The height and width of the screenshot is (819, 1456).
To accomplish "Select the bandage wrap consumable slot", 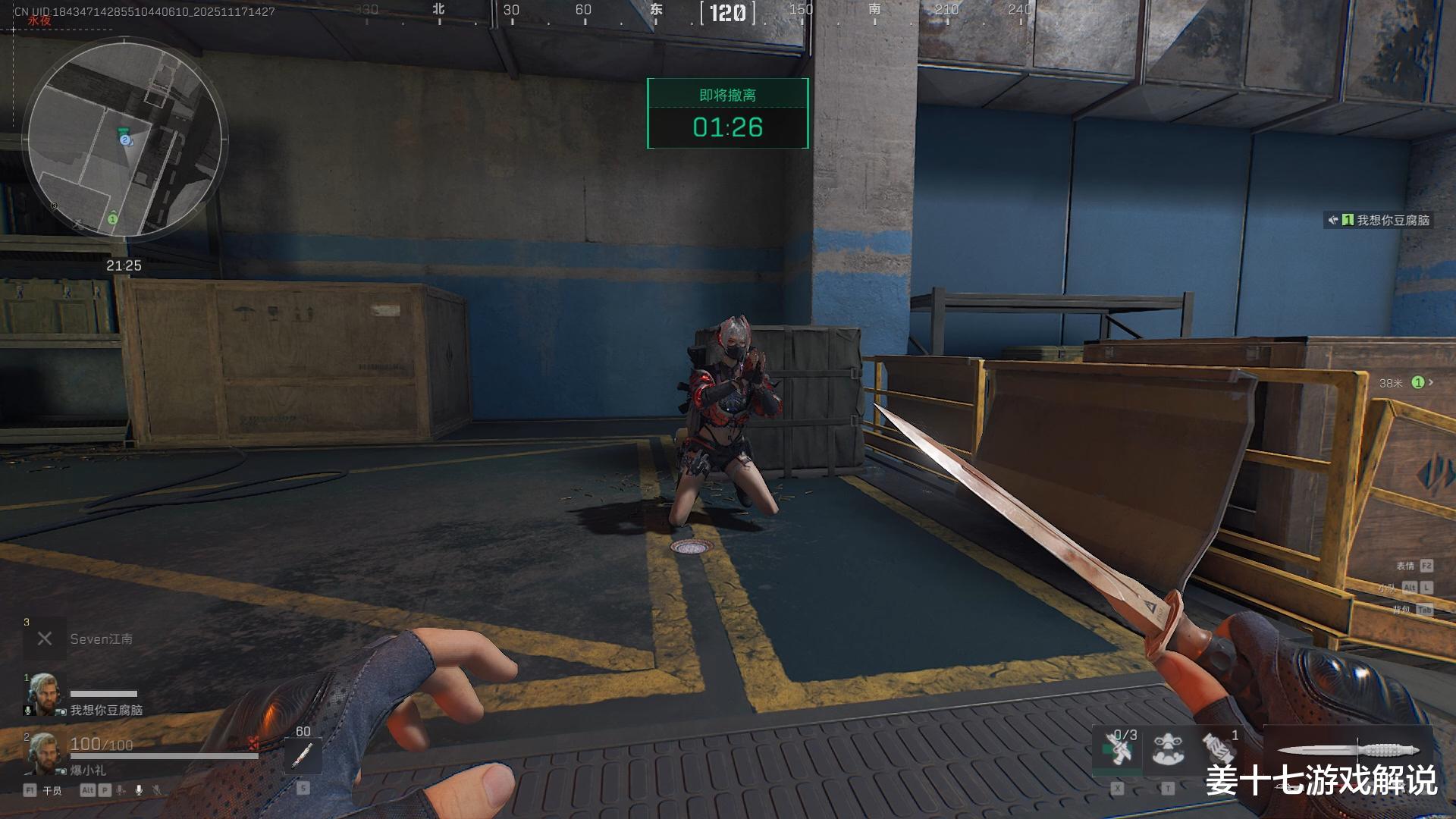I will [x=1219, y=749].
